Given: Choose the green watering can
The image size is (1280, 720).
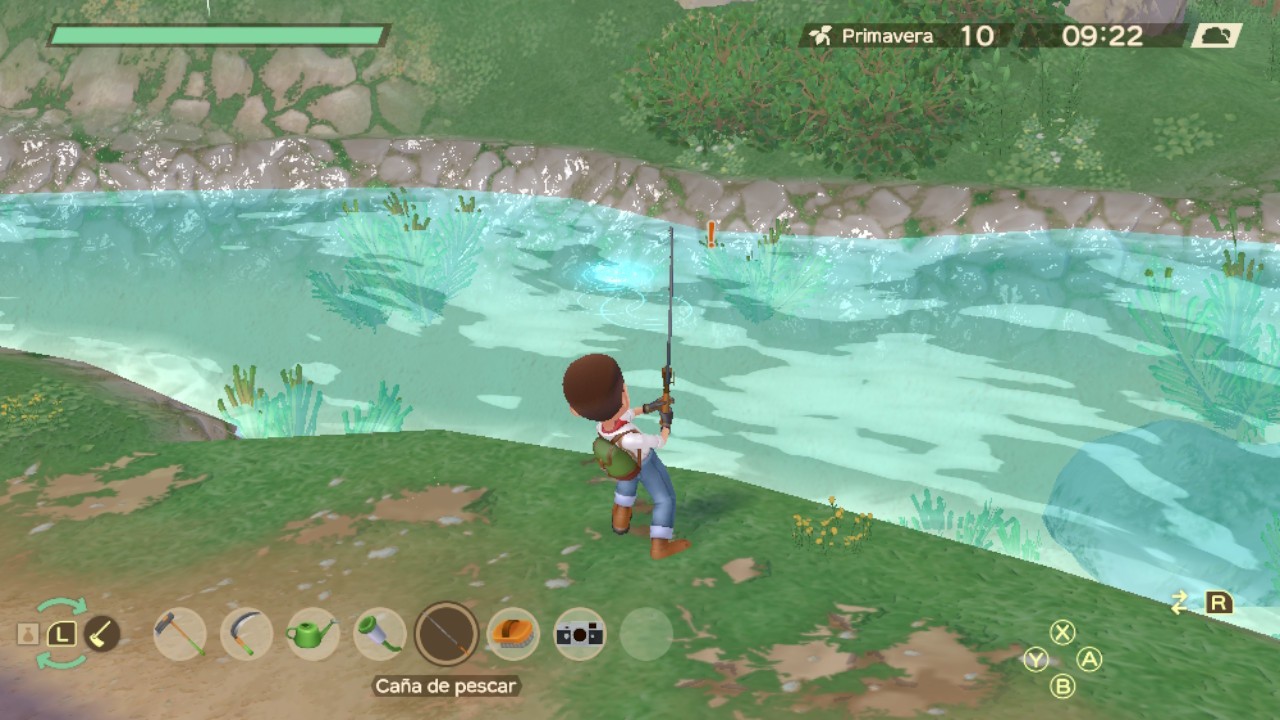Looking at the screenshot, I should coord(312,634).
